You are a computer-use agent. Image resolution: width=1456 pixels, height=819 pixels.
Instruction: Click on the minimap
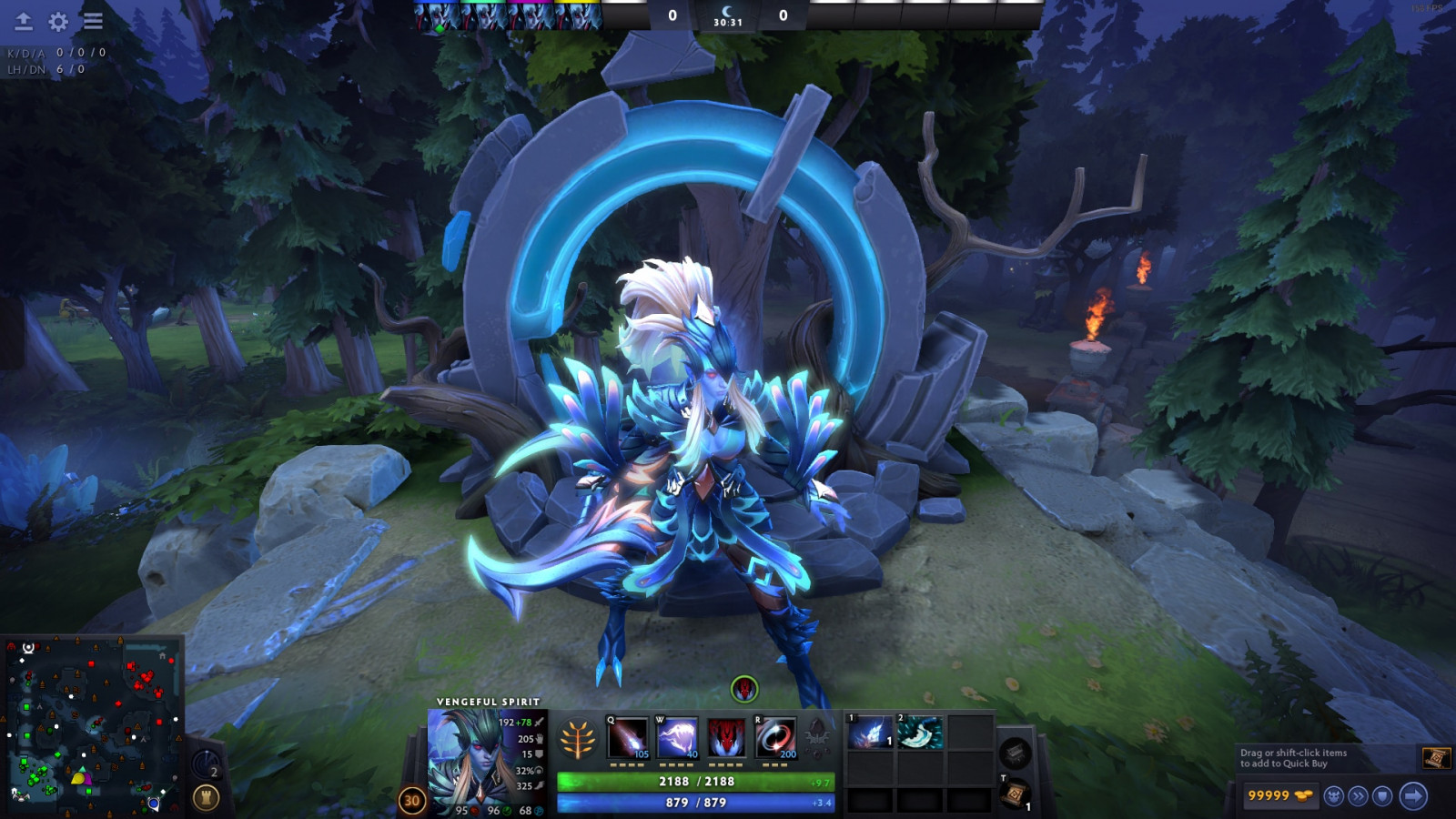tap(91, 726)
